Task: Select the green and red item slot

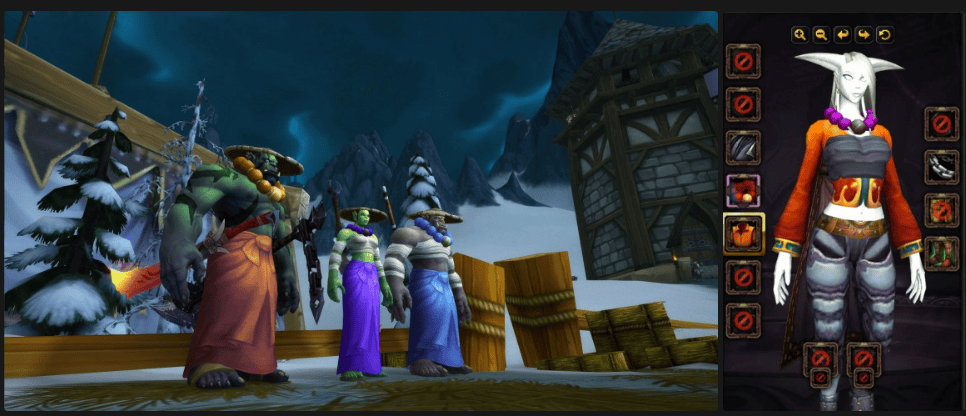Action: pyautogui.click(x=941, y=253)
